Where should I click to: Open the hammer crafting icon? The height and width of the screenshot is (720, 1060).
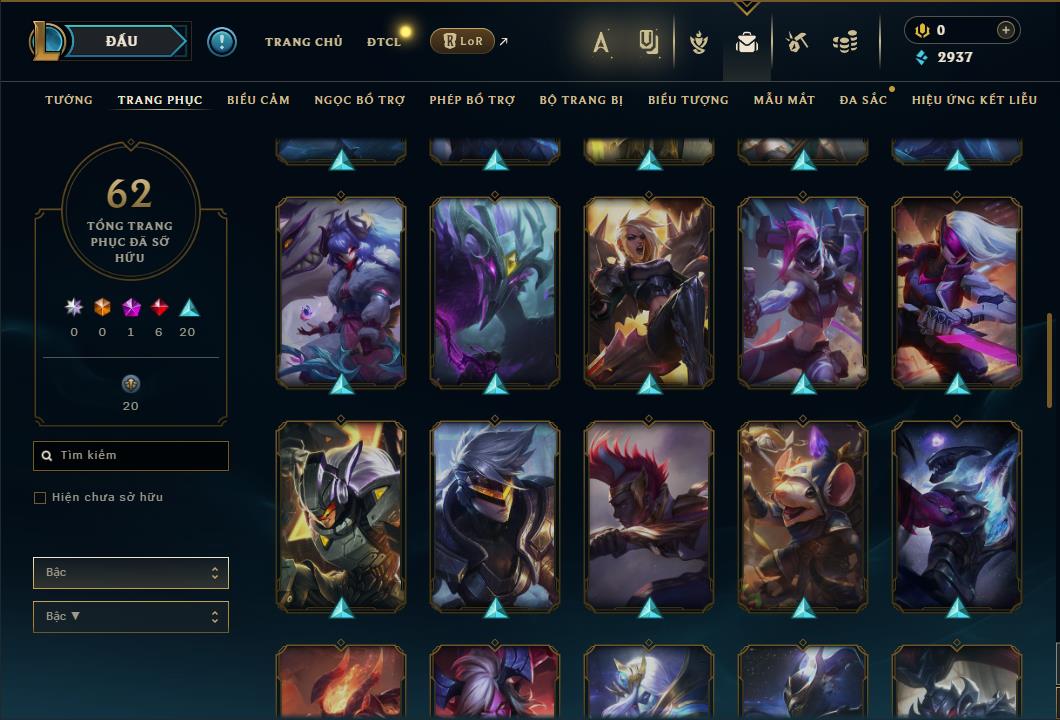[x=796, y=42]
